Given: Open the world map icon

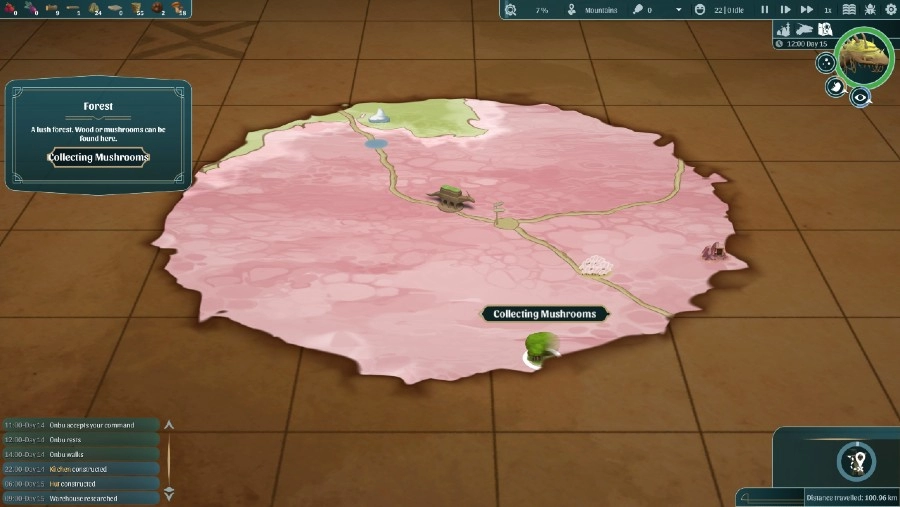Looking at the screenshot, I should [x=825, y=29].
